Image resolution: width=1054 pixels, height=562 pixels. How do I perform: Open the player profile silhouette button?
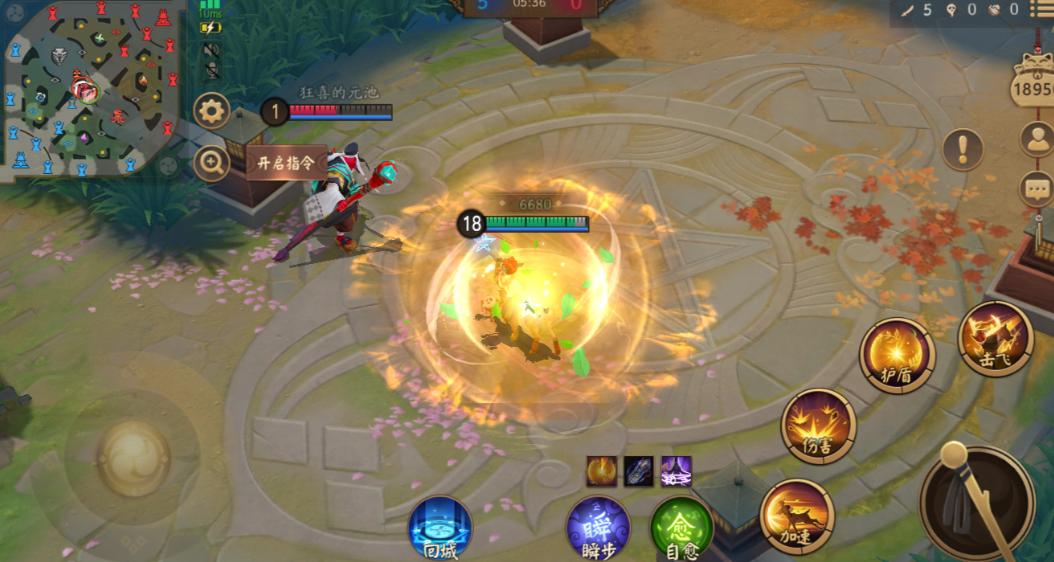(1037, 140)
